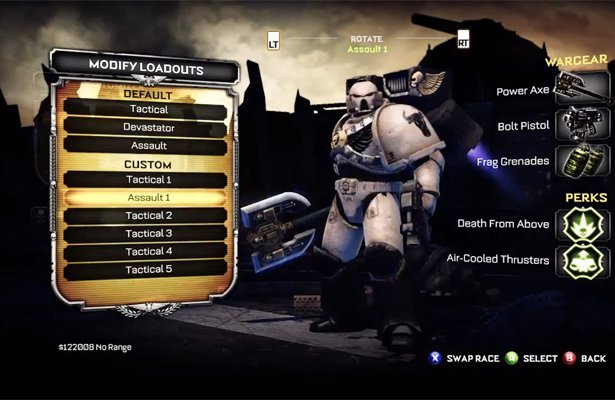Click the Frag Grenades wargear icon
The image size is (615, 400).
tap(583, 160)
